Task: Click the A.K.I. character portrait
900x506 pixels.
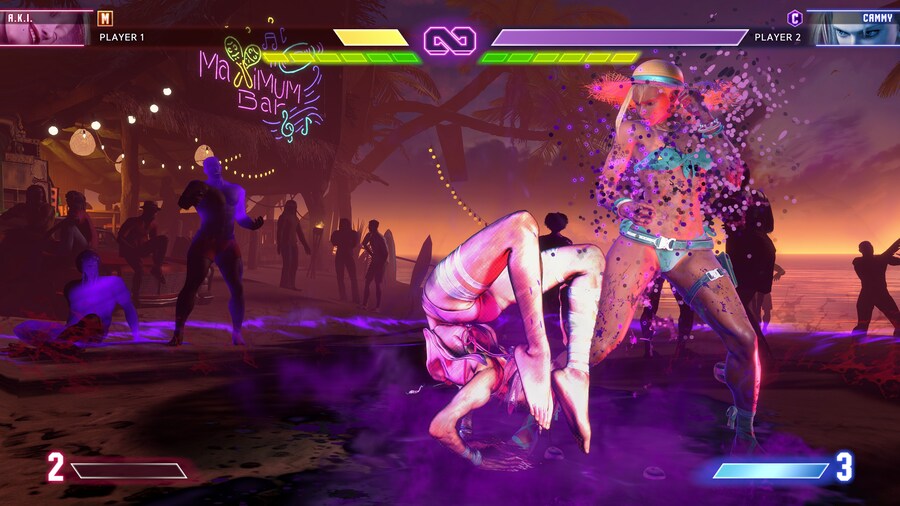Action: tap(45, 28)
